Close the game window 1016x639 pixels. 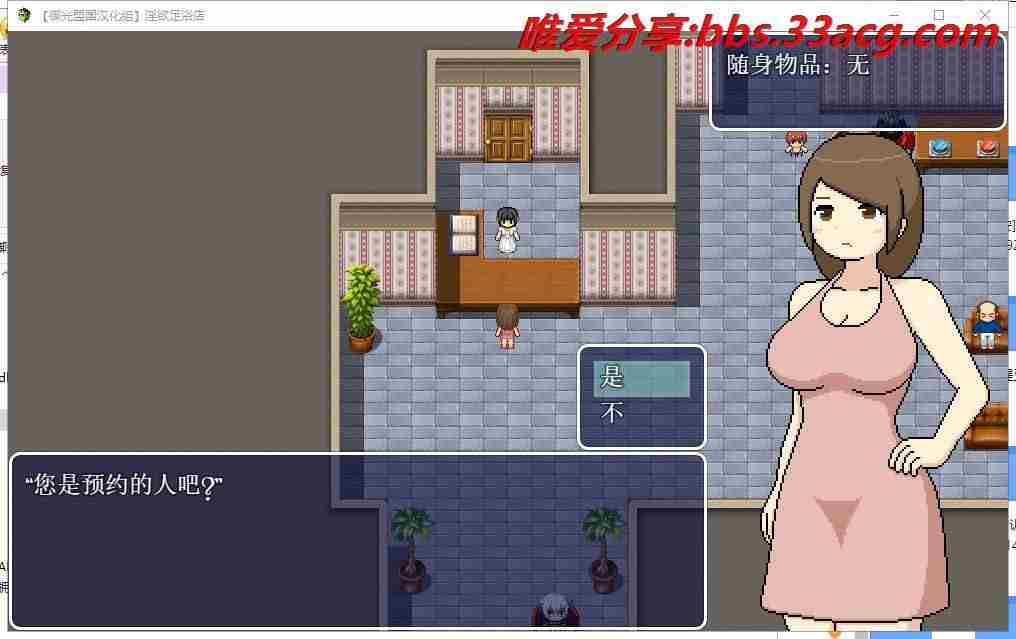click(x=986, y=15)
